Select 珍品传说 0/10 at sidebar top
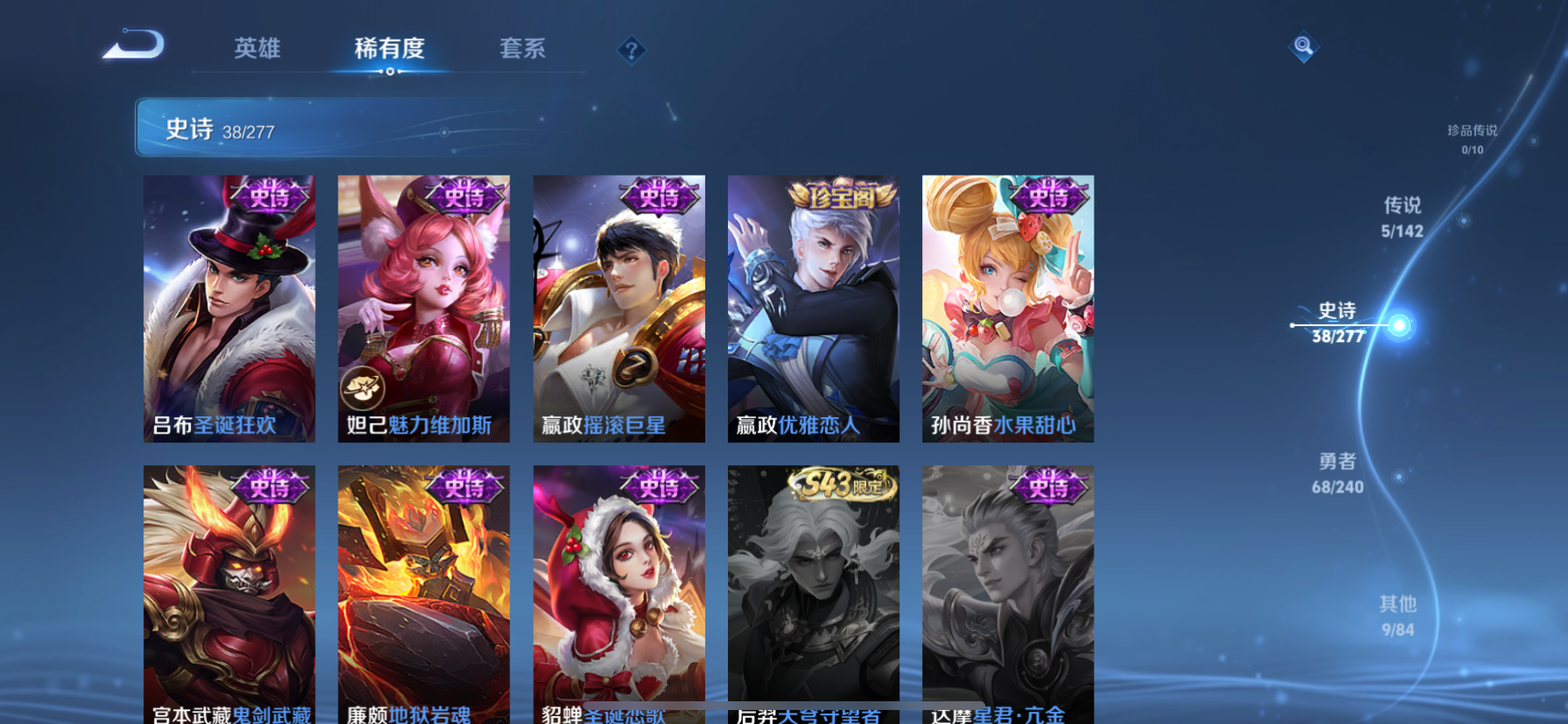The width and height of the screenshot is (1568, 724). pos(1472,140)
